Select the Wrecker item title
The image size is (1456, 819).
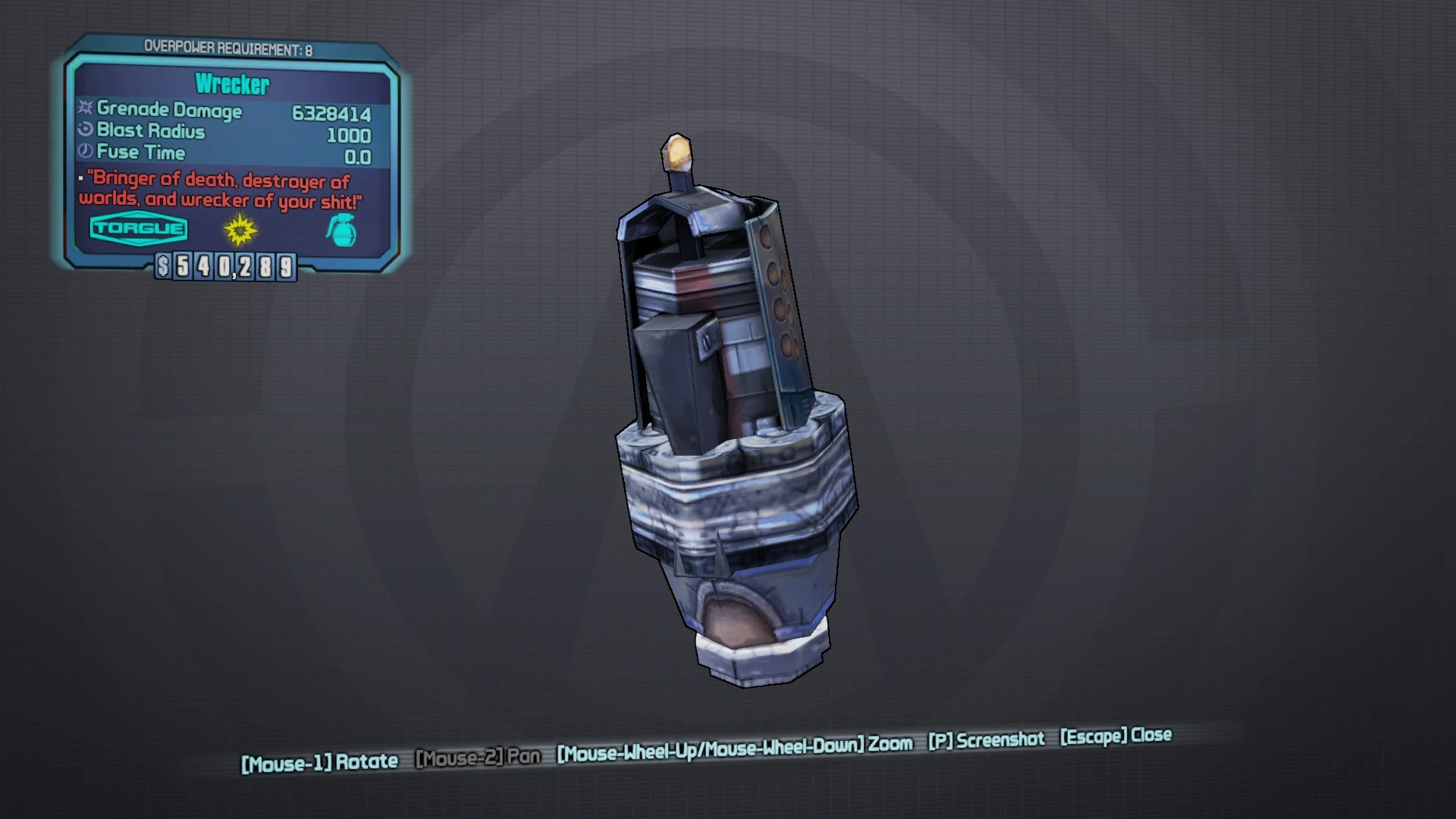pos(233,85)
